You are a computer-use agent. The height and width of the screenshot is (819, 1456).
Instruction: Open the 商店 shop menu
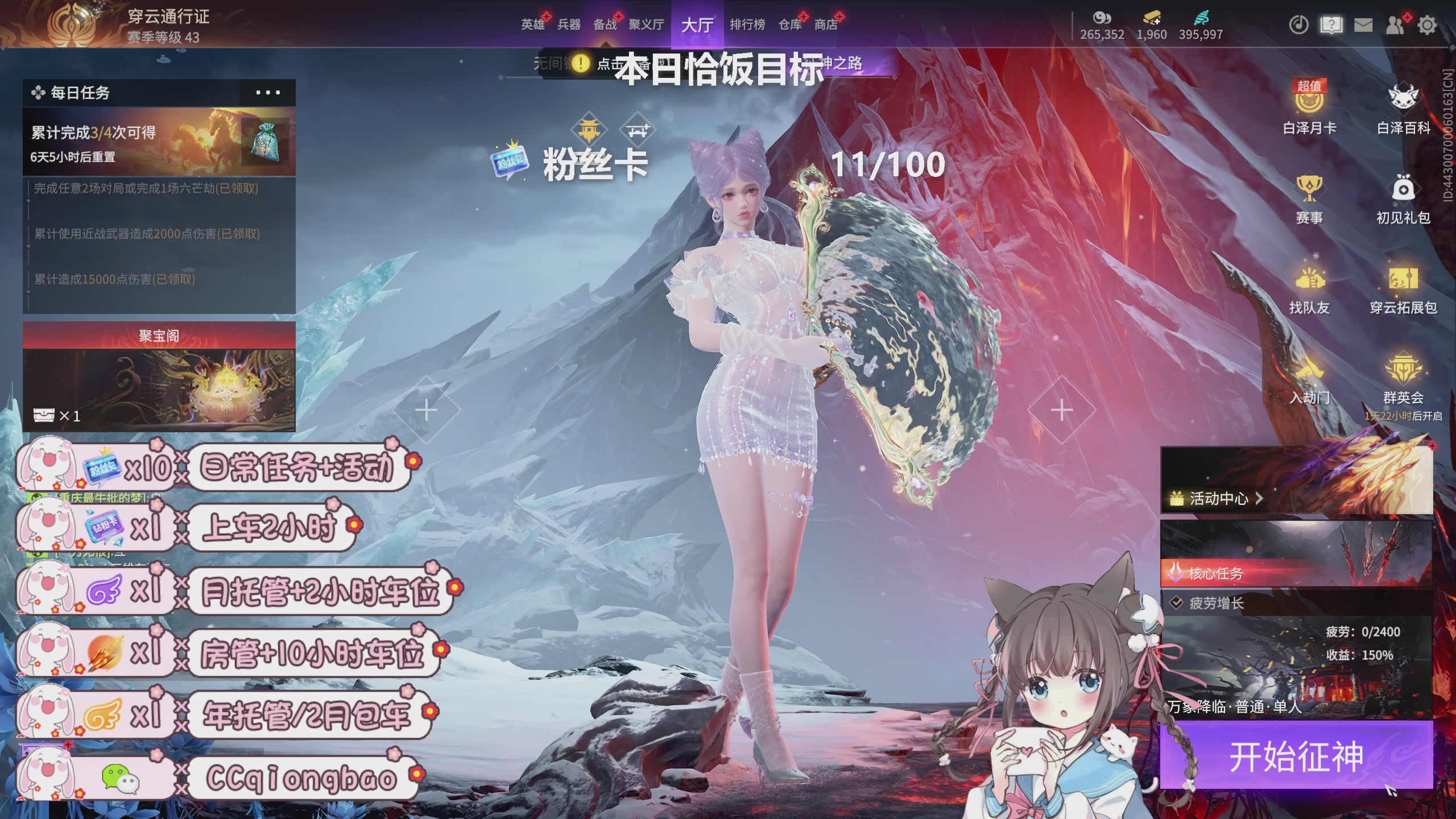824,25
